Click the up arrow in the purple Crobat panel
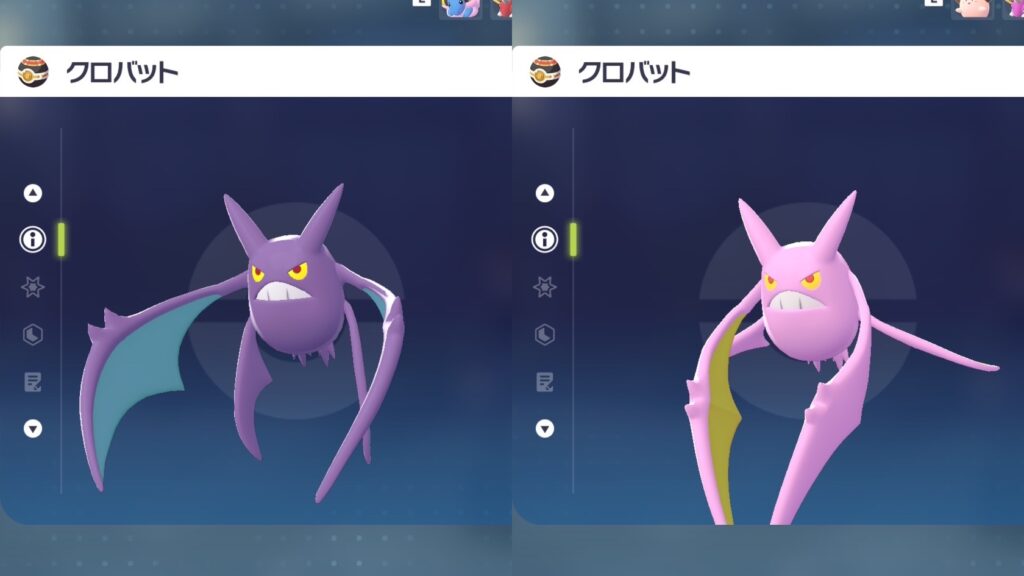The width and height of the screenshot is (1024, 576). coord(33,193)
